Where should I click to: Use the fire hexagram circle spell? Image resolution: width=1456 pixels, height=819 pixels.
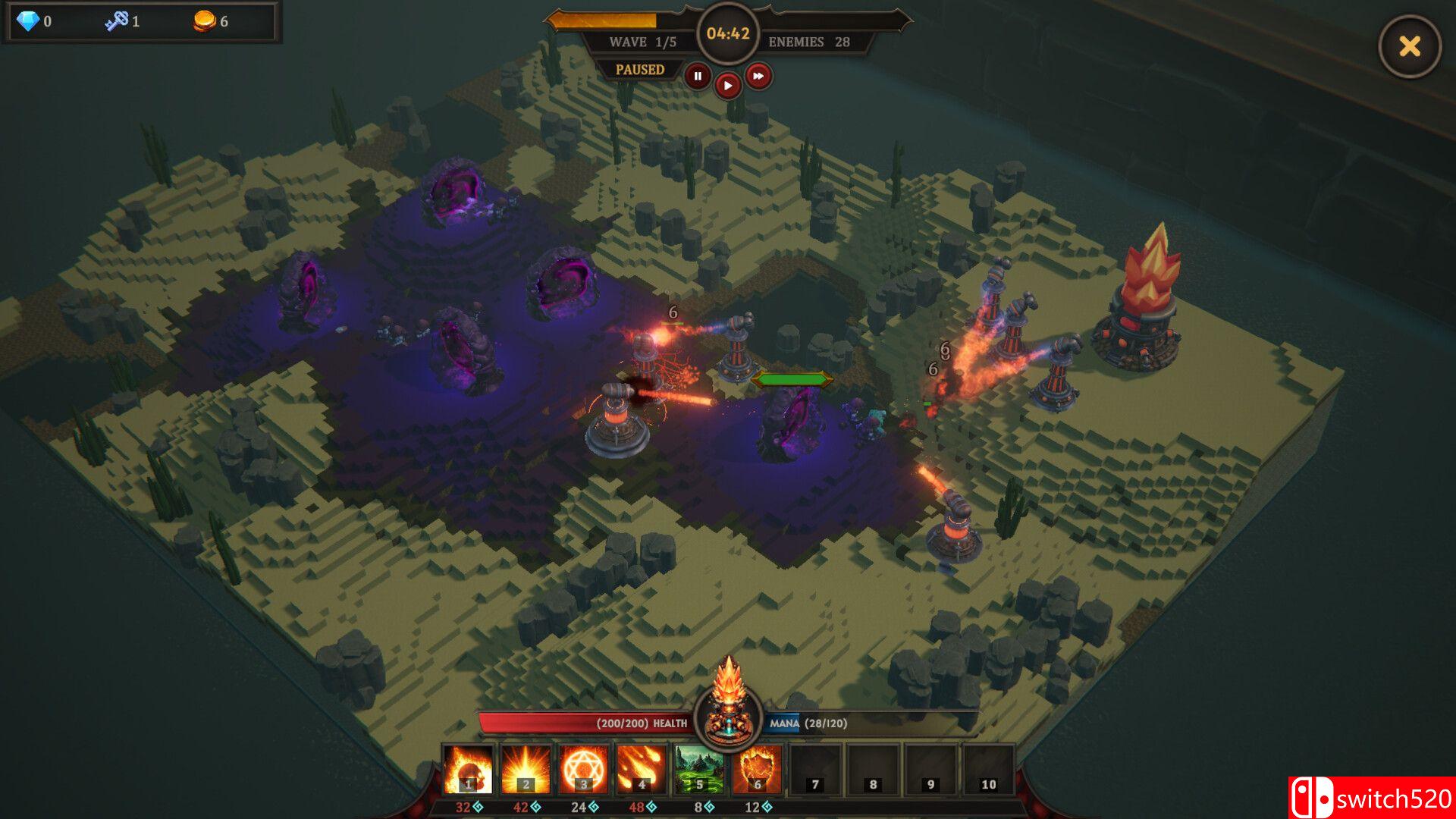(583, 769)
